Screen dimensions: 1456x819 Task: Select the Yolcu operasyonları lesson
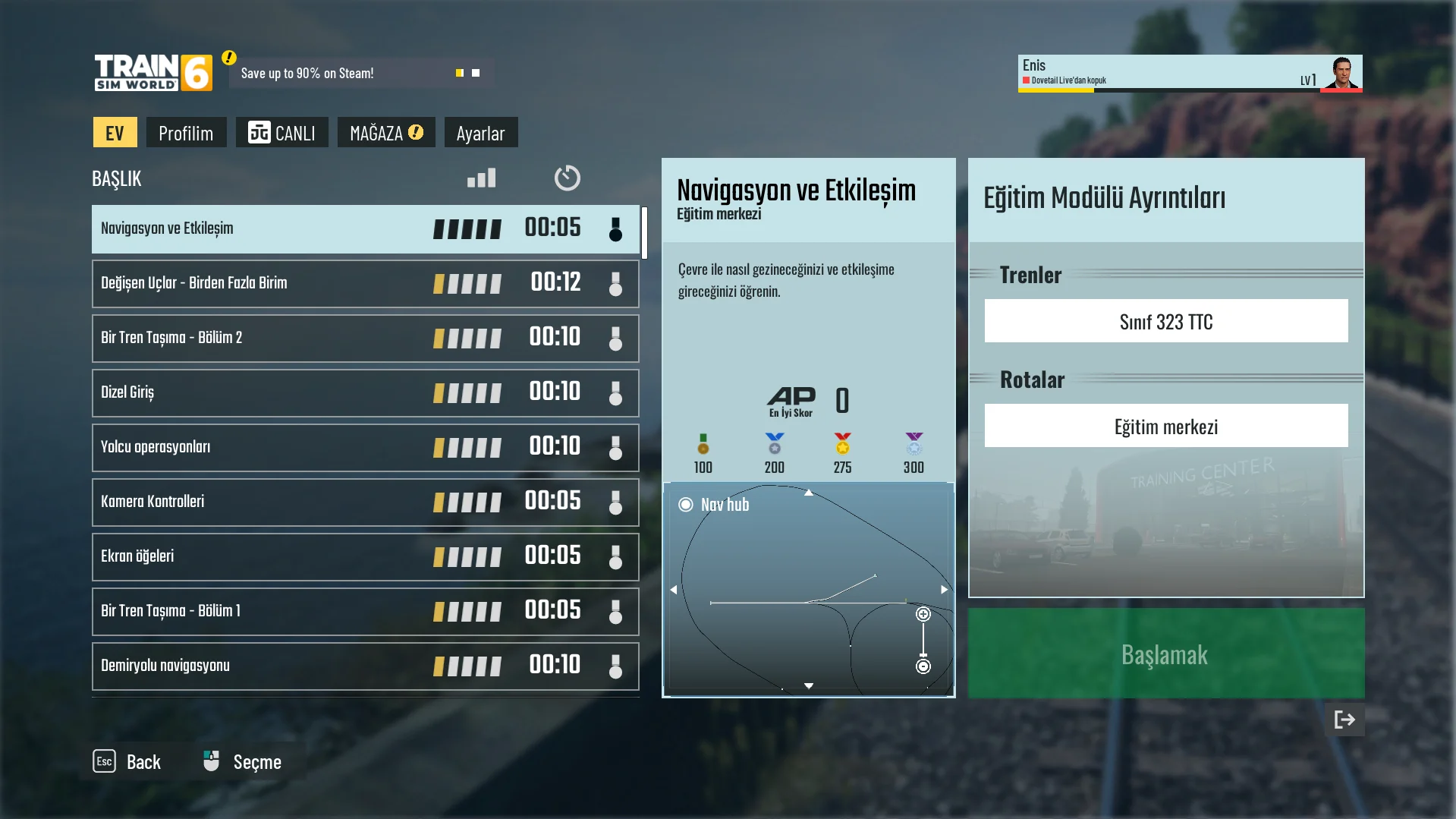click(365, 447)
